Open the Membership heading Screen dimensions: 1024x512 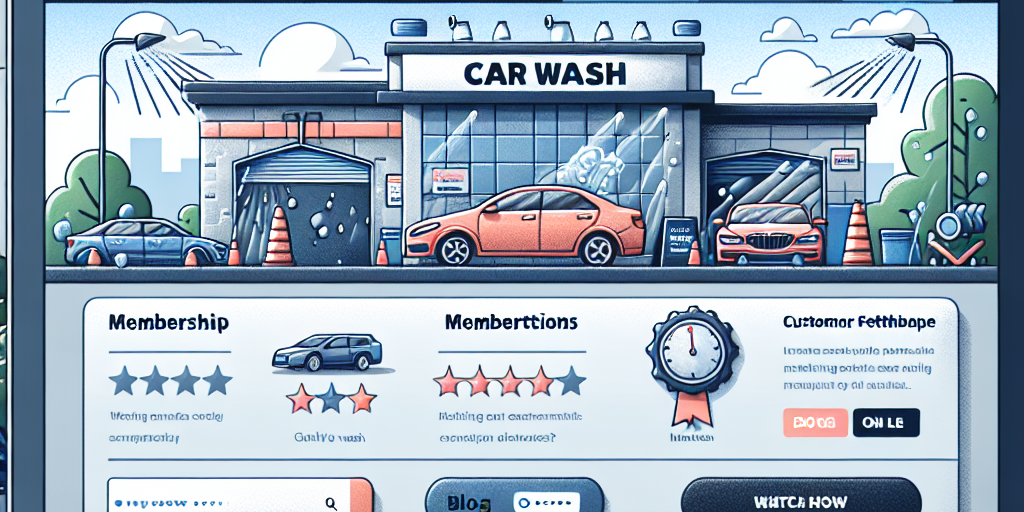[x=167, y=324]
